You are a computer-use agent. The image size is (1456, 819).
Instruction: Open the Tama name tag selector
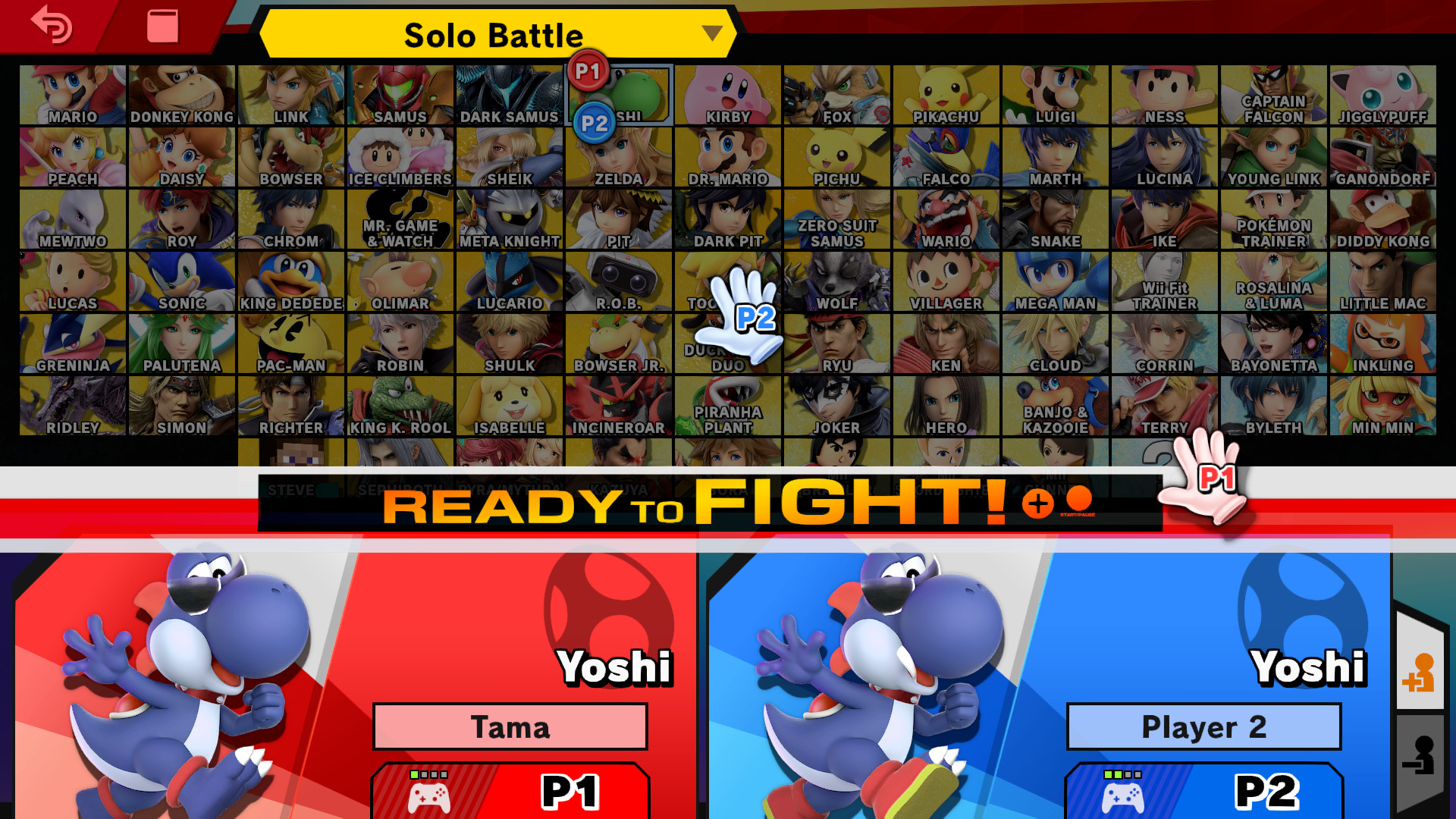coord(510,726)
